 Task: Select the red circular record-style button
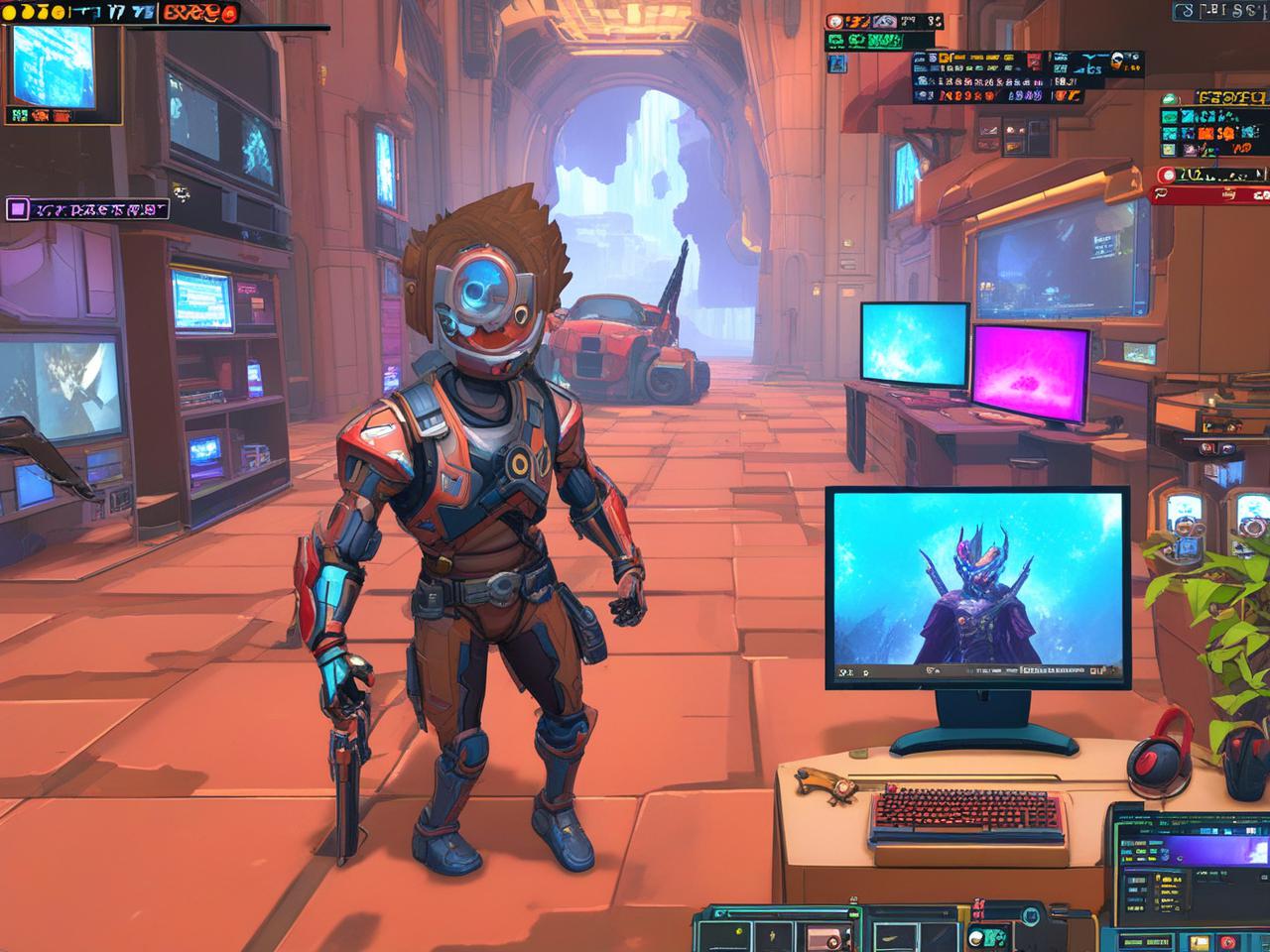coord(1168,176)
